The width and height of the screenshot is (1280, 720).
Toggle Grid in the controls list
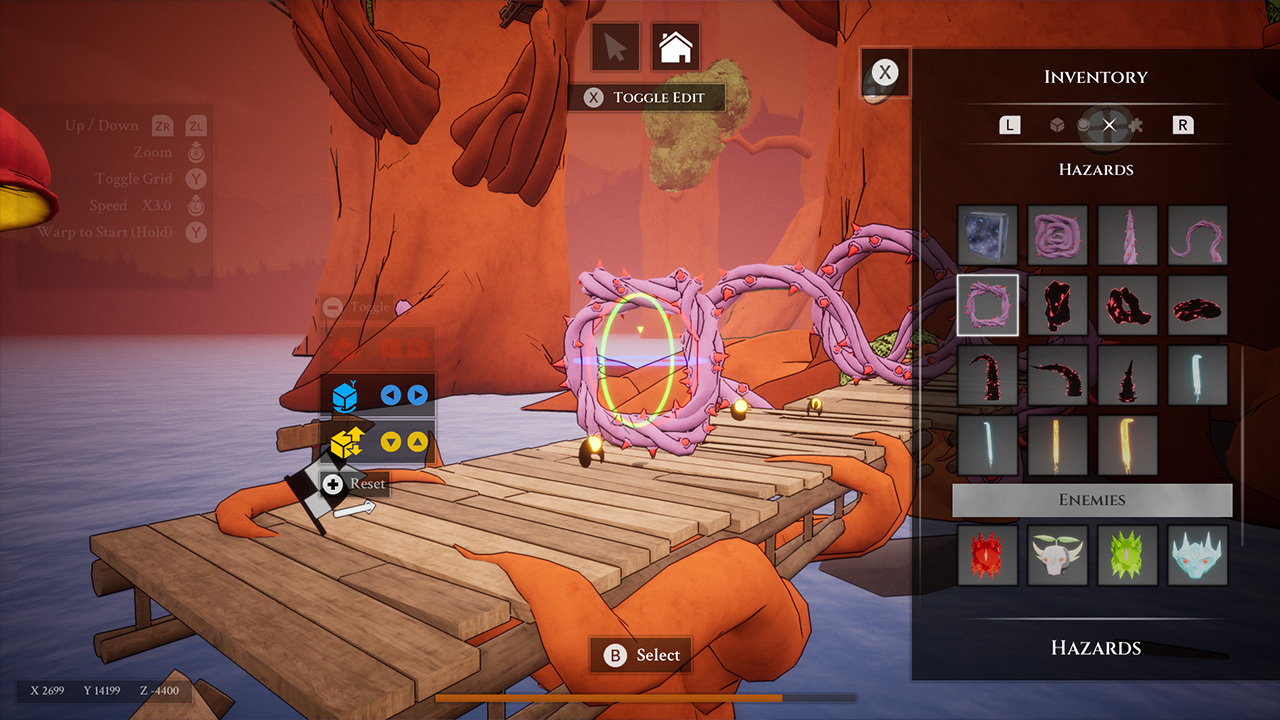135,178
